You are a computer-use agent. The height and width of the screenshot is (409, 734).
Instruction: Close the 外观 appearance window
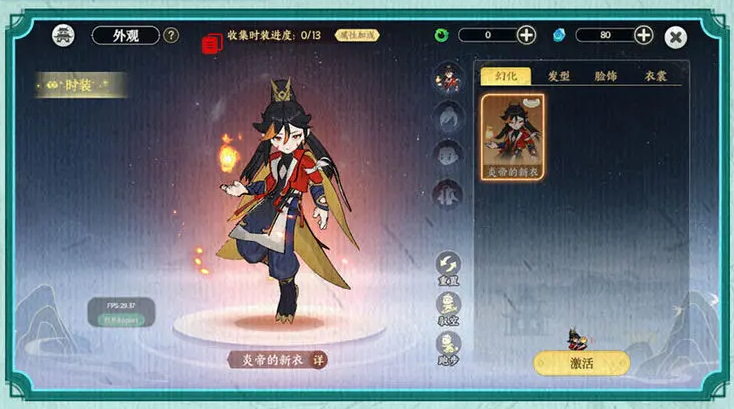click(676, 37)
